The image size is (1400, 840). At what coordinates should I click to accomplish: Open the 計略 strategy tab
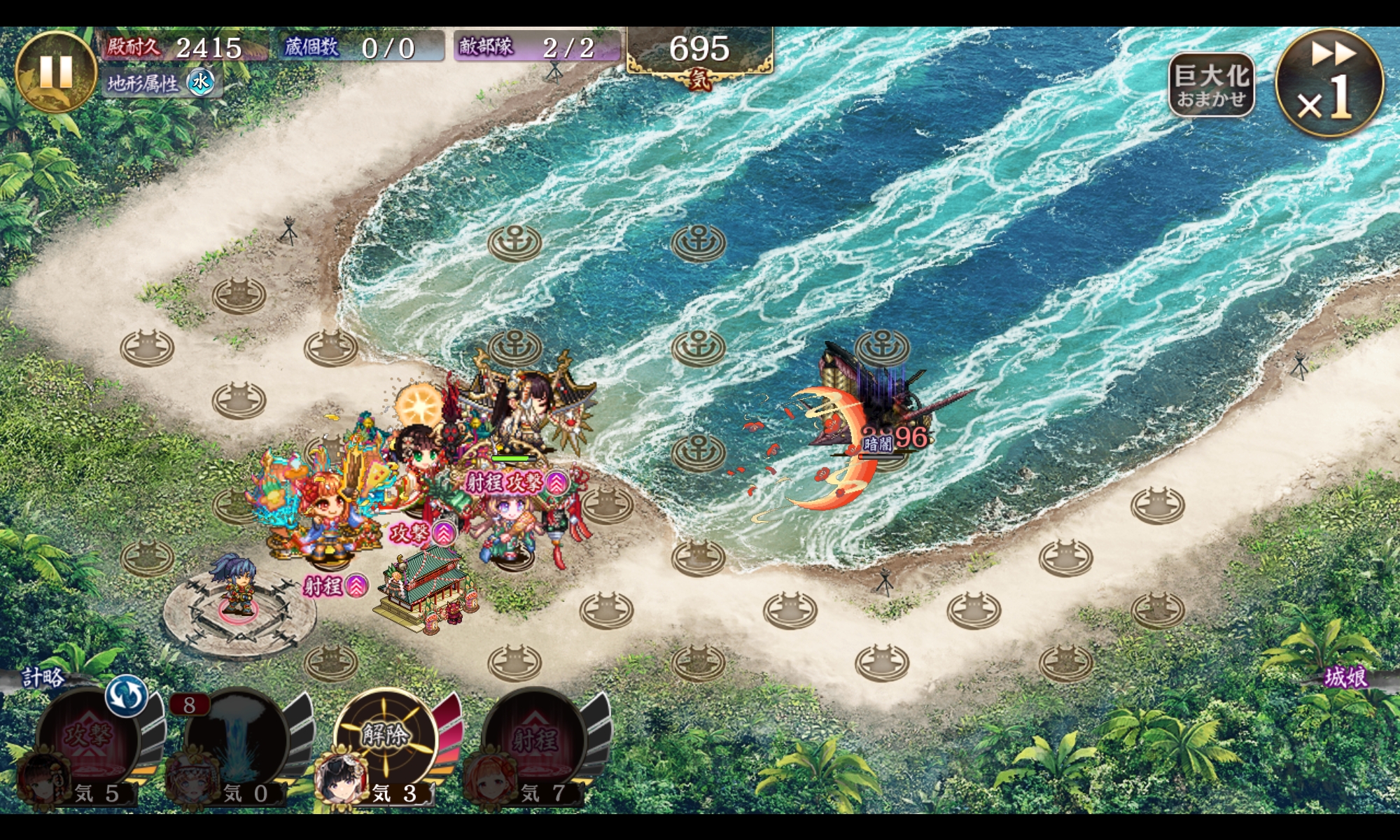point(43,677)
